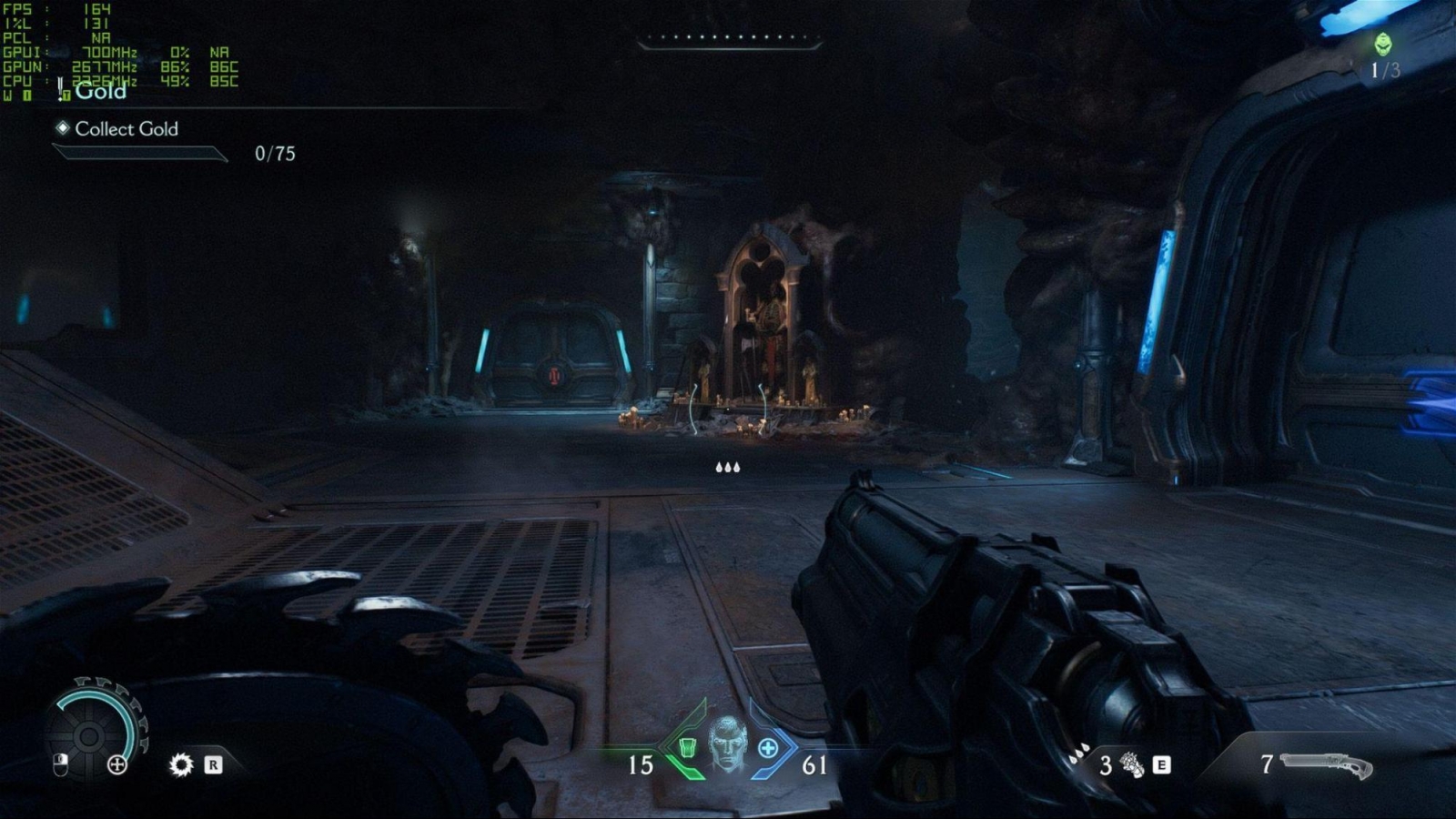Select the claw item icon beside E key
1456x819 pixels.
[x=1134, y=764]
